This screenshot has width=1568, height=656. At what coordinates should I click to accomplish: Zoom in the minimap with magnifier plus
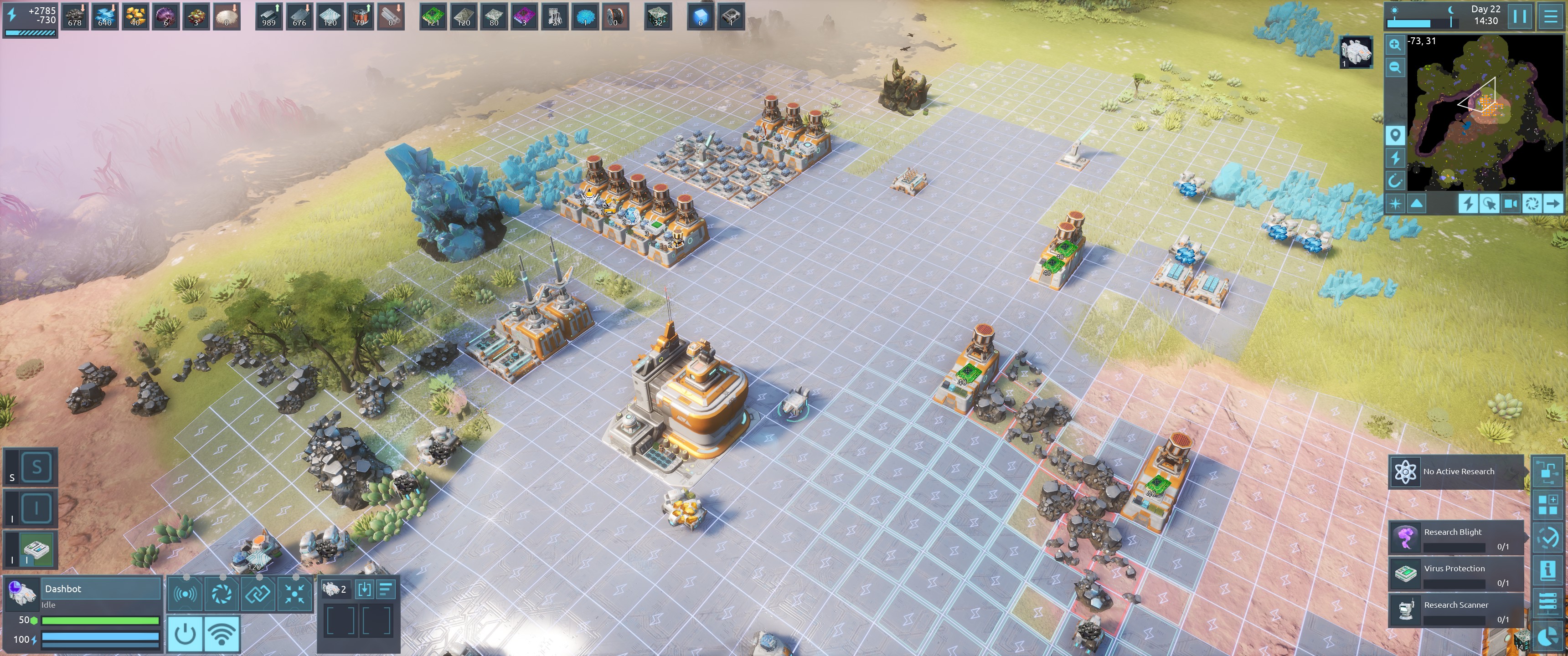[1395, 45]
